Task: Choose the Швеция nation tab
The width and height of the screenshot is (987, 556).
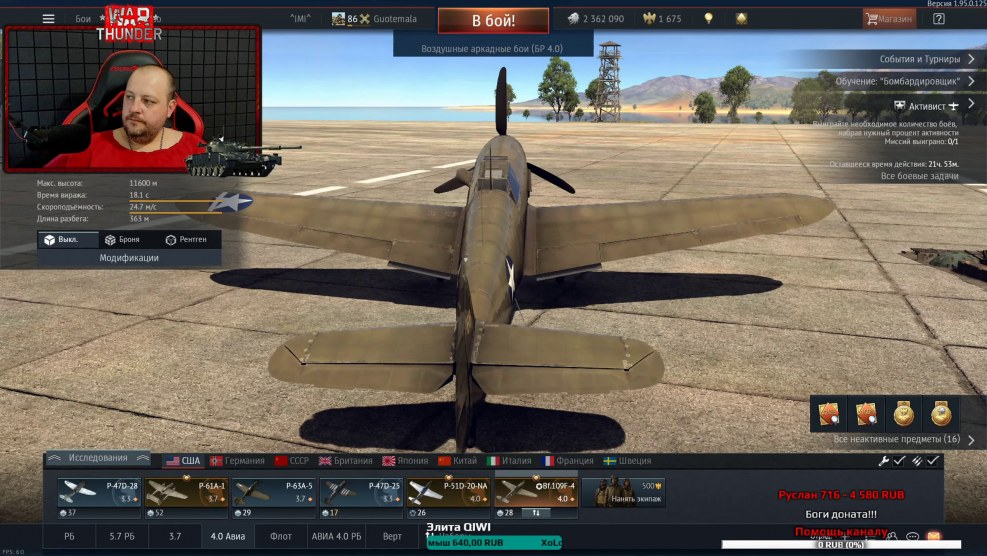Action: [628, 461]
